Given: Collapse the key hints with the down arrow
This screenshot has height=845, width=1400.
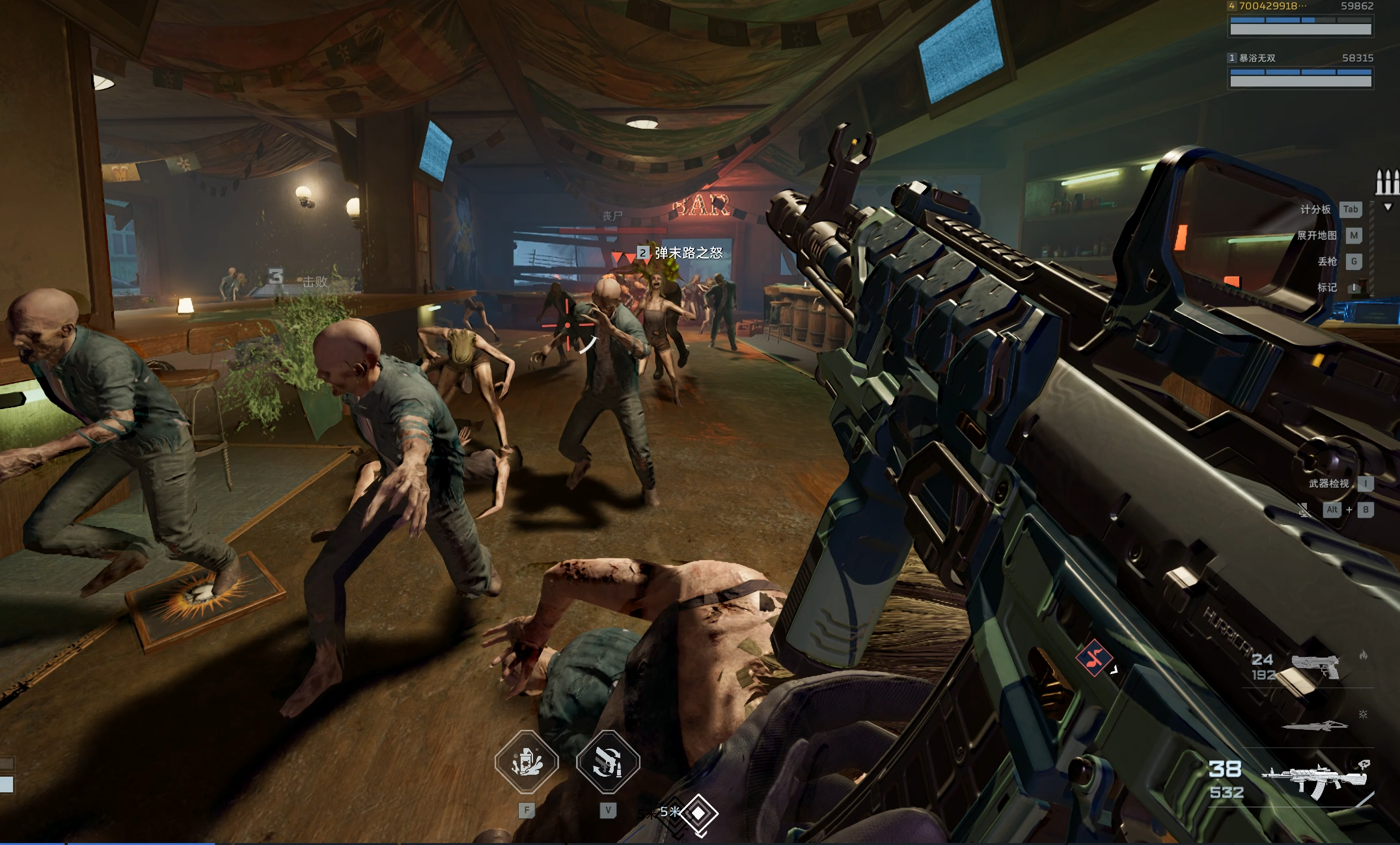Looking at the screenshot, I should pyautogui.click(x=1388, y=207).
